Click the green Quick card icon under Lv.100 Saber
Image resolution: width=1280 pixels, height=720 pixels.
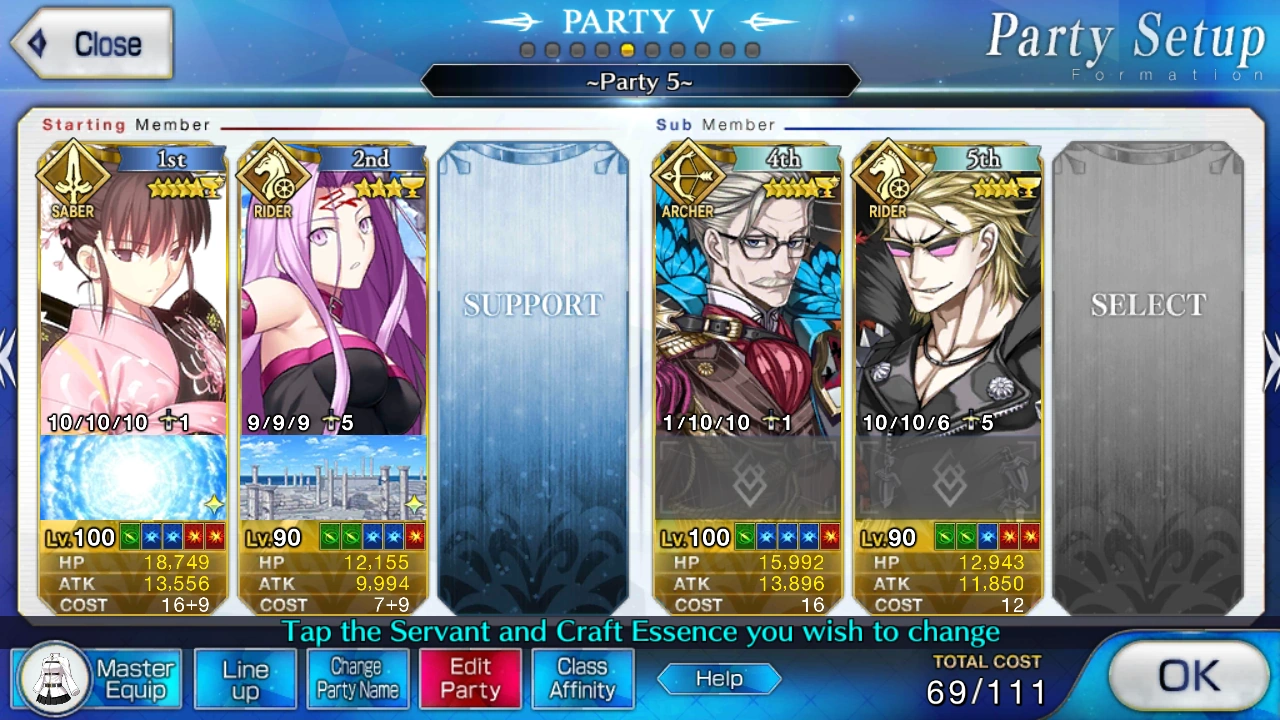(x=131, y=537)
